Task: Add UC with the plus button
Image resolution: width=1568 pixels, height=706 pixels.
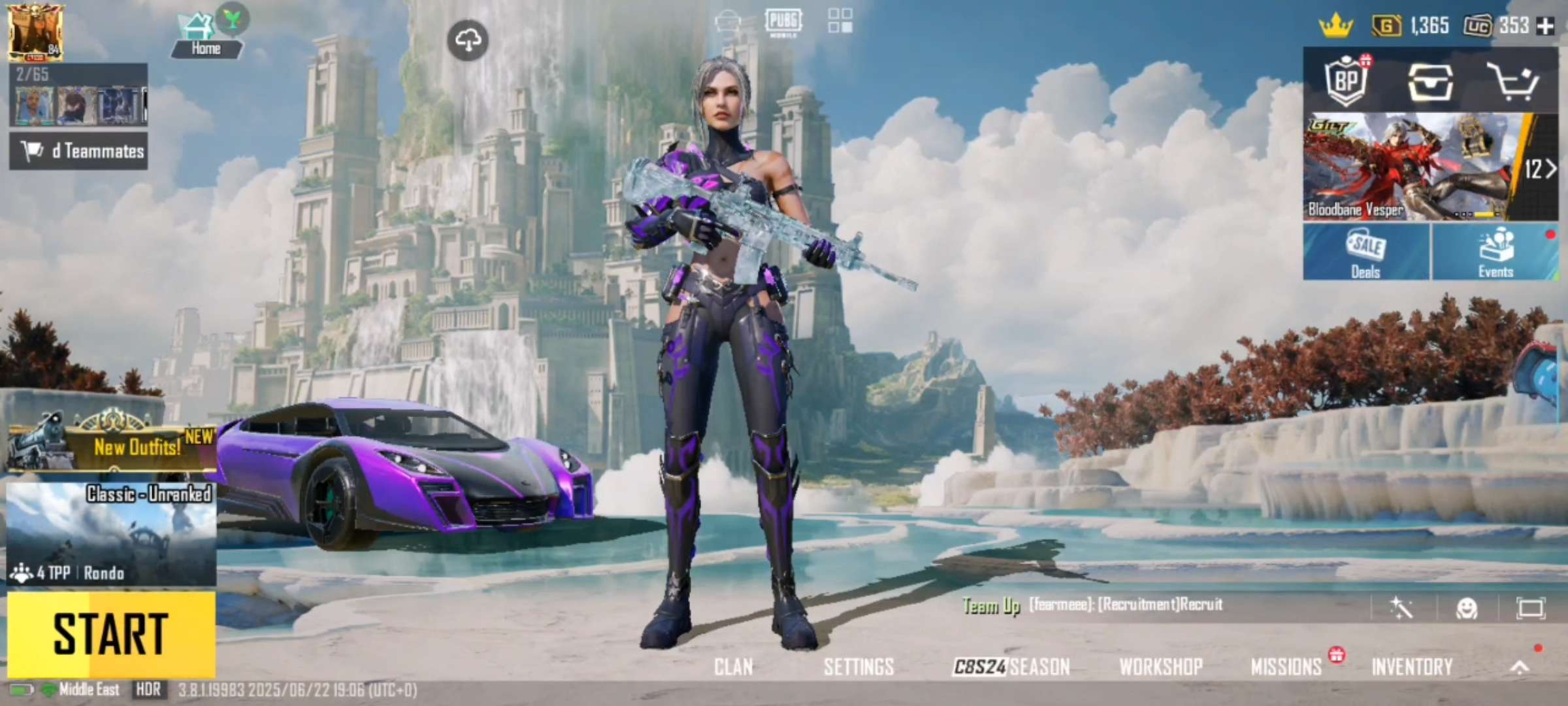Action: click(1546, 26)
